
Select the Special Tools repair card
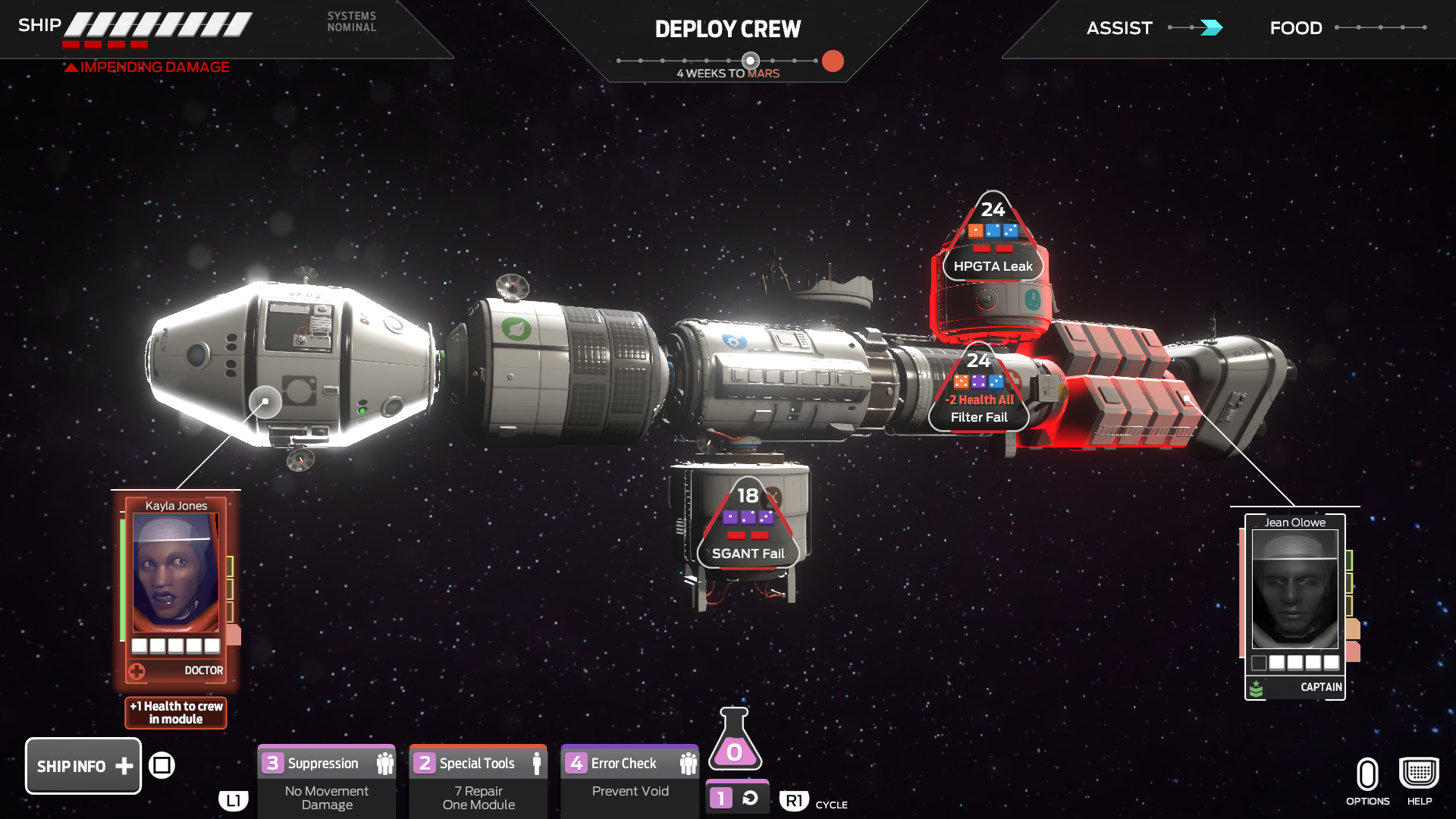(x=478, y=763)
